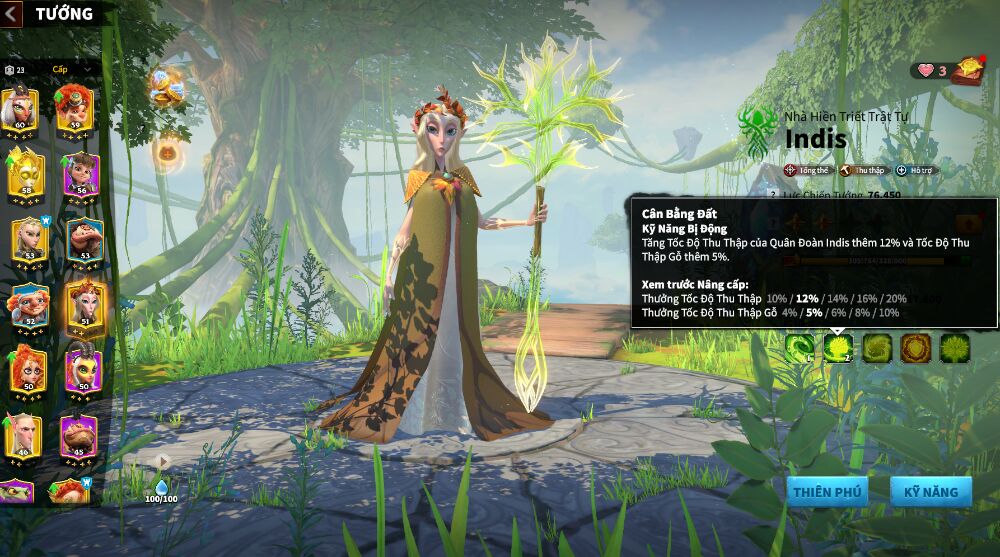This screenshot has width=1000, height=557.
Task: Select the level 46 elf hero portrait
Action: (22, 434)
